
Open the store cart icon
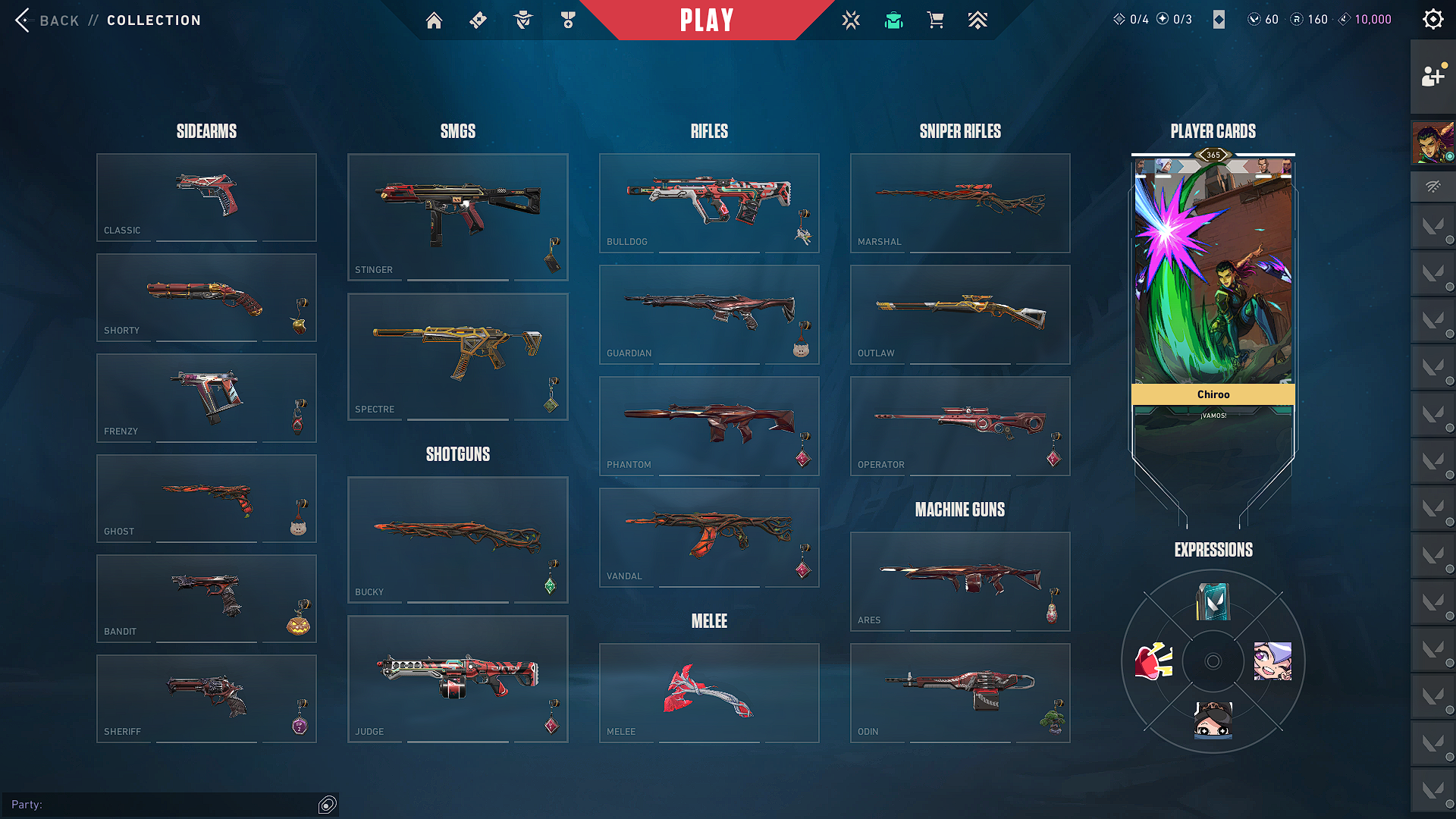coord(936,20)
